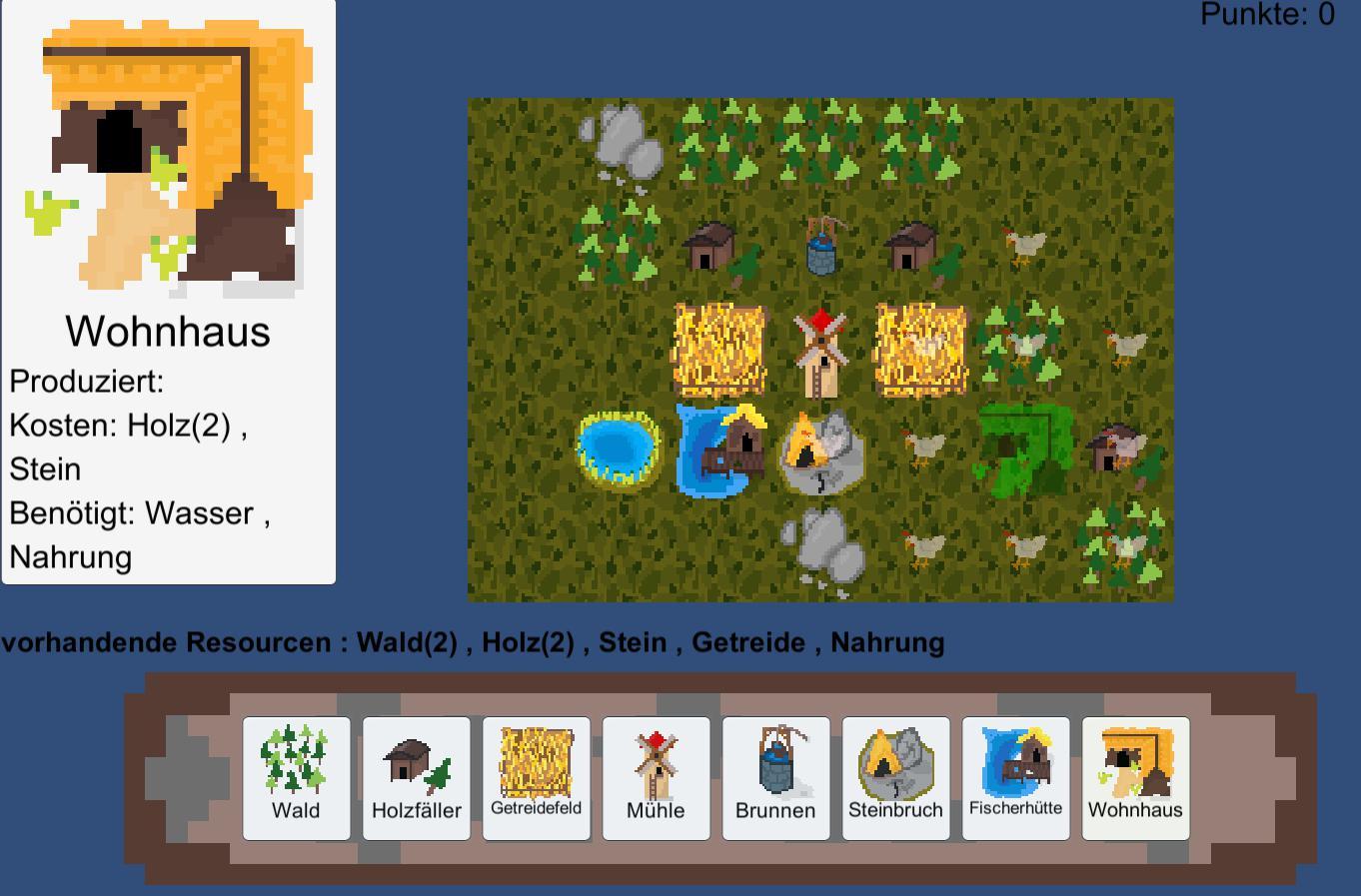This screenshot has width=1361, height=896.
Task: Choose the Getreidefeld tool
Action: coord(536,779)
